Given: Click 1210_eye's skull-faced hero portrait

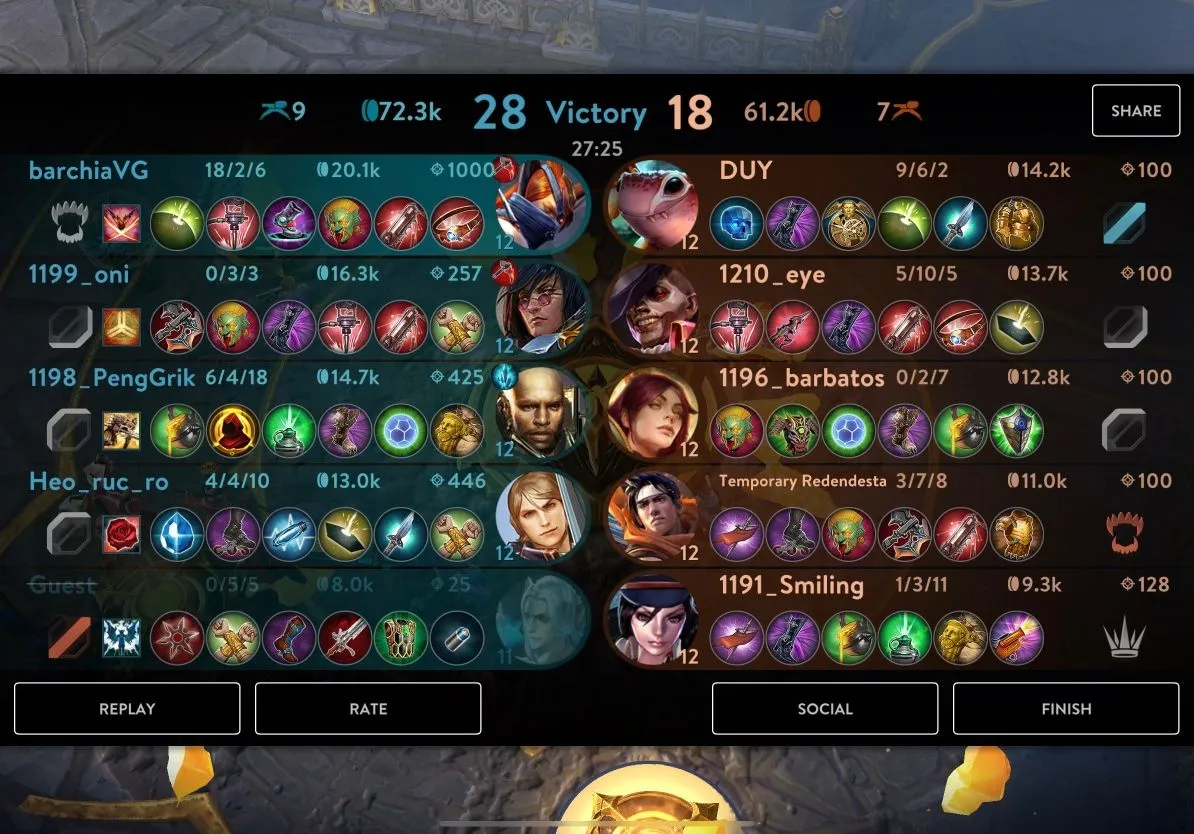Looking at the screenshot, I should pyautogui.click(x=652, y=310).
